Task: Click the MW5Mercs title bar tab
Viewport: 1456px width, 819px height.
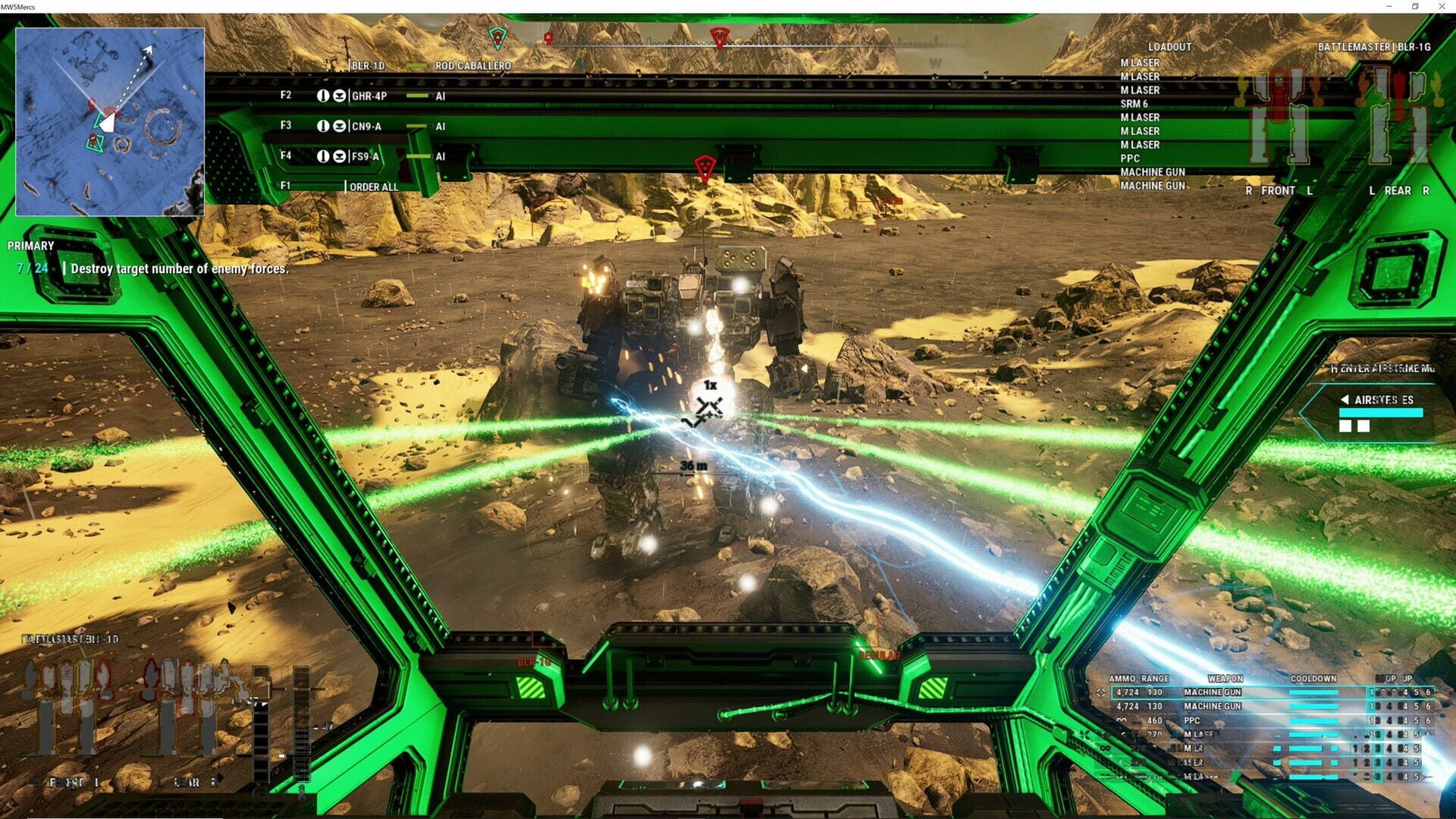Action: (x=19, y=7)
